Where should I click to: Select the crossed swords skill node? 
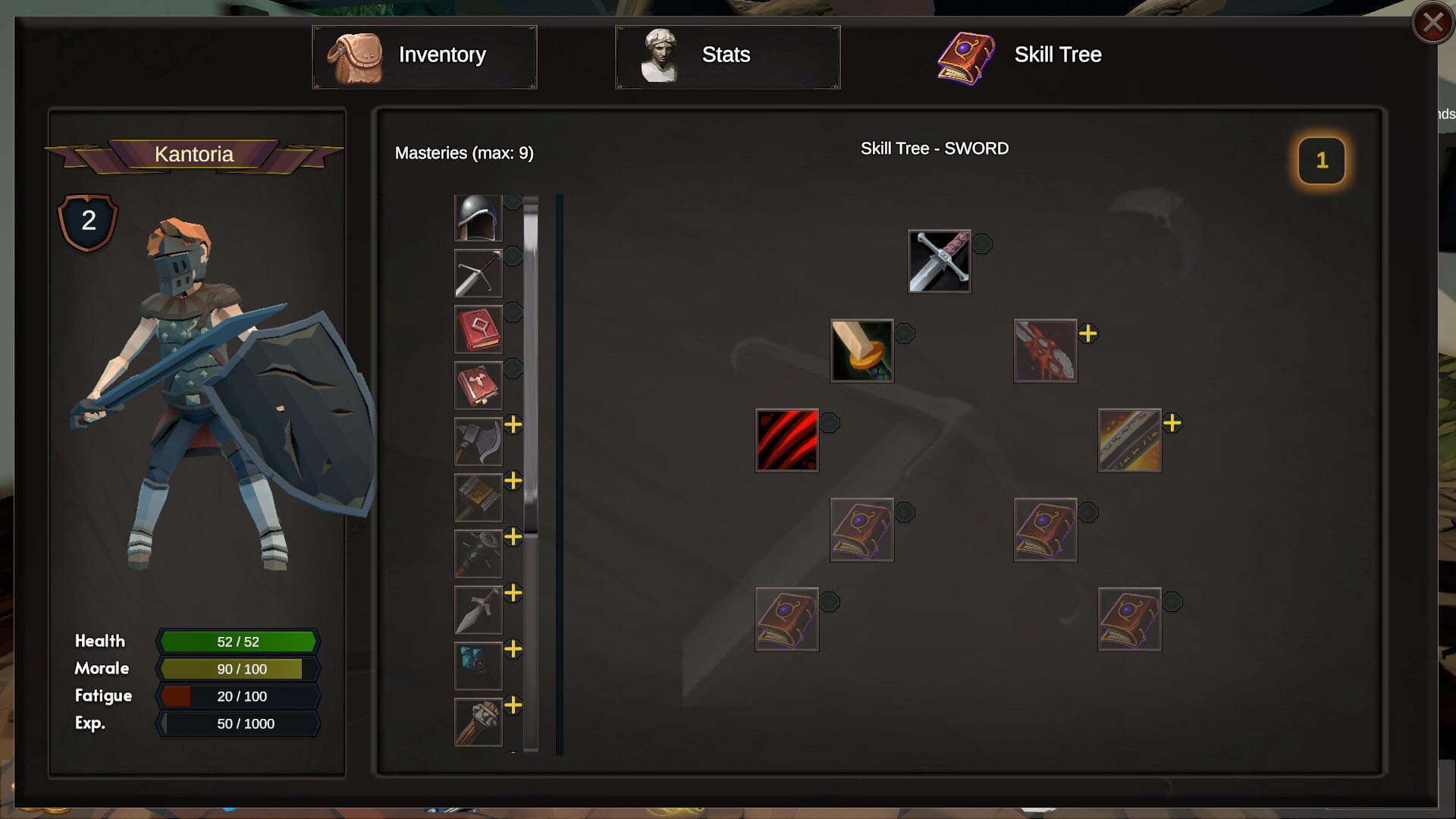pyautogui.click(x=939, y=262)
